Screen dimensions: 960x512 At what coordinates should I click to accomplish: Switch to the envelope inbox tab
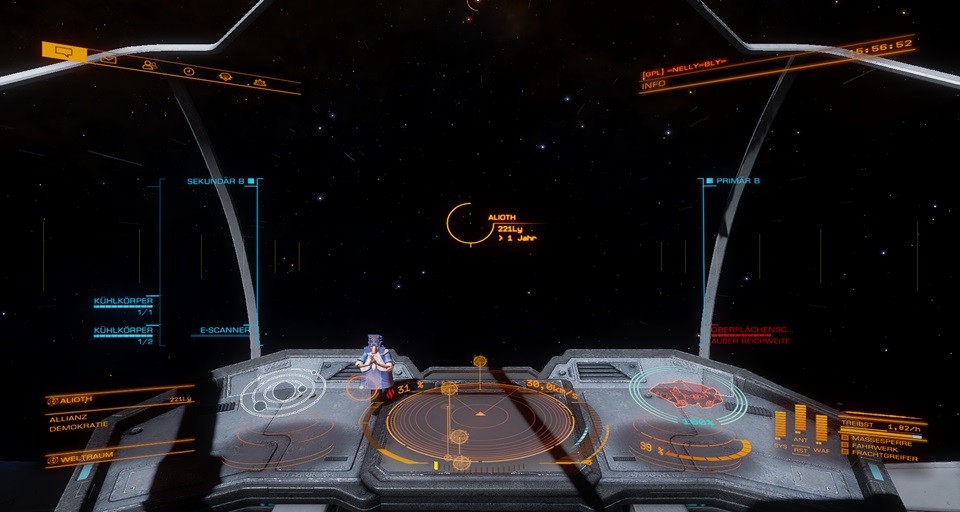[x=108, y=59]
